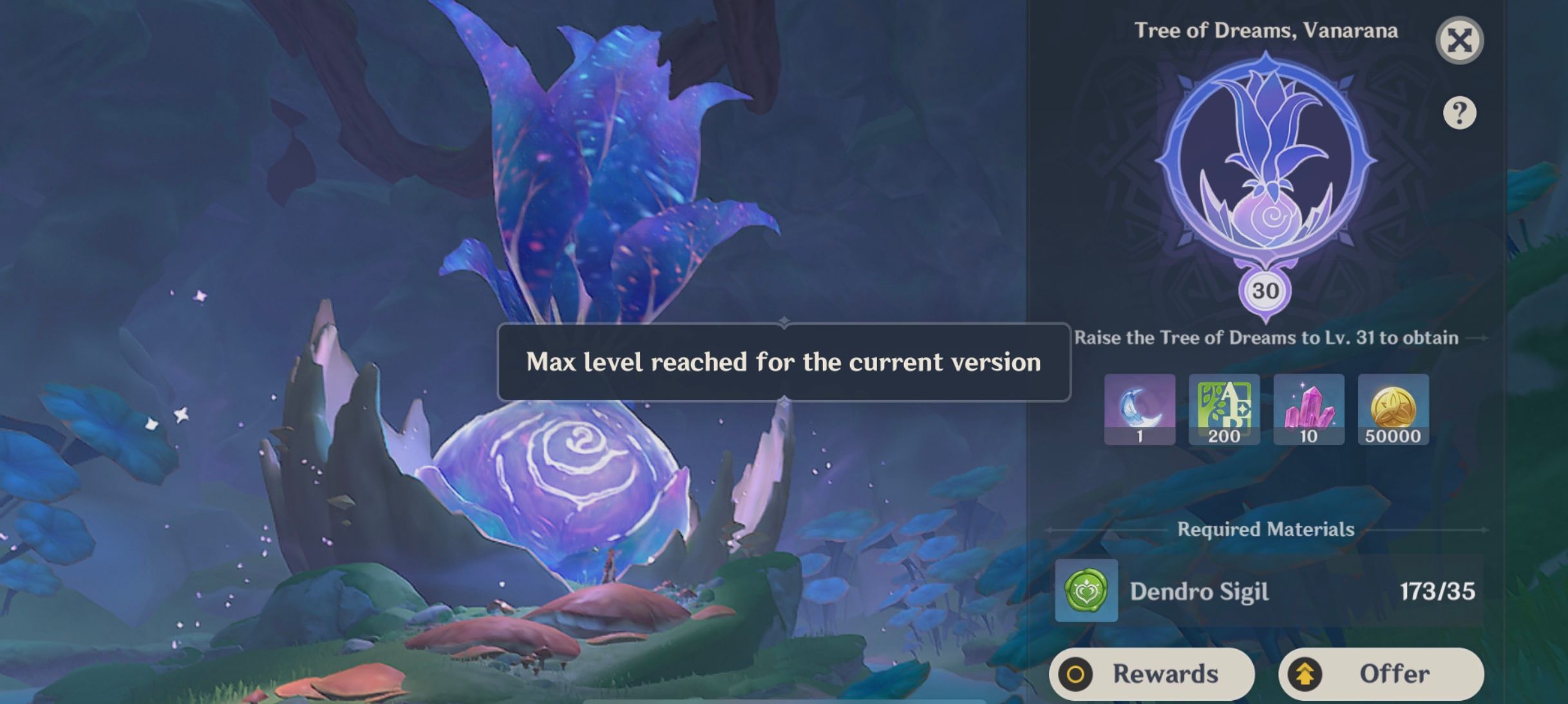The image size is (1568, 704).
Task: Click the Tree of Dreams, Vanarana title
Action: click(1266, 30)
